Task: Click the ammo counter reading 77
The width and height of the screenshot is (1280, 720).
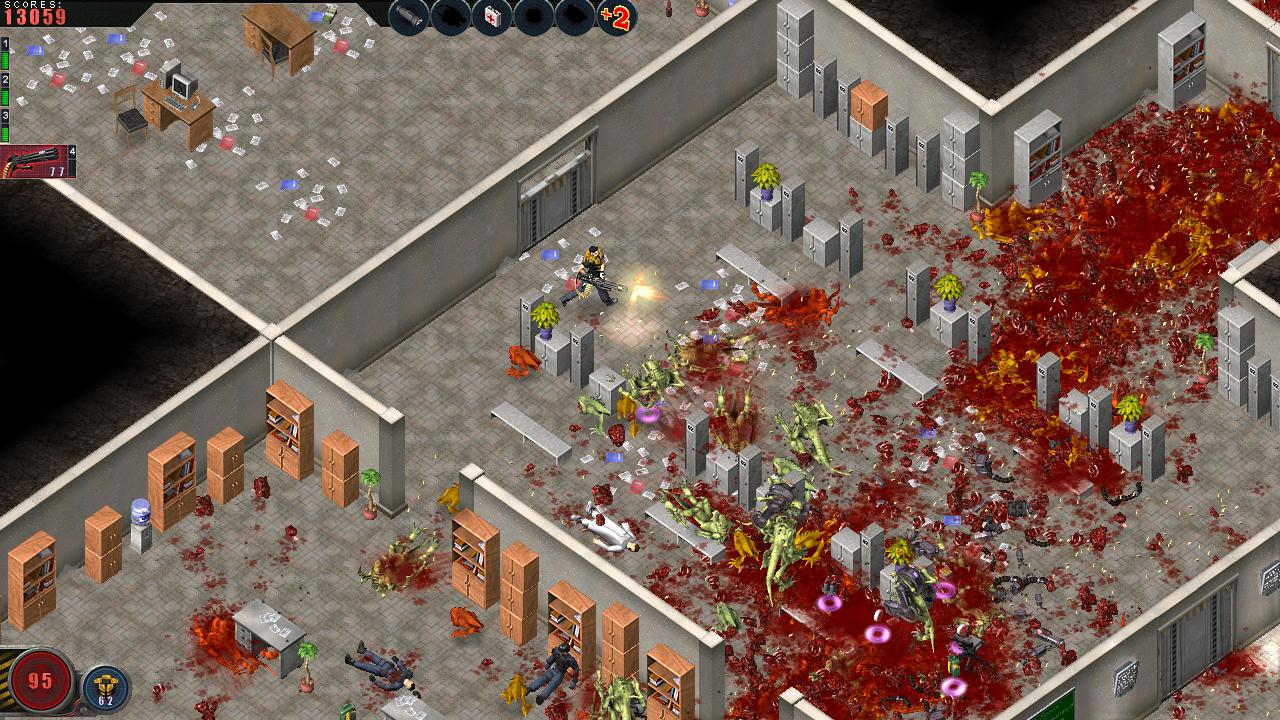Action: click(55, 170)
